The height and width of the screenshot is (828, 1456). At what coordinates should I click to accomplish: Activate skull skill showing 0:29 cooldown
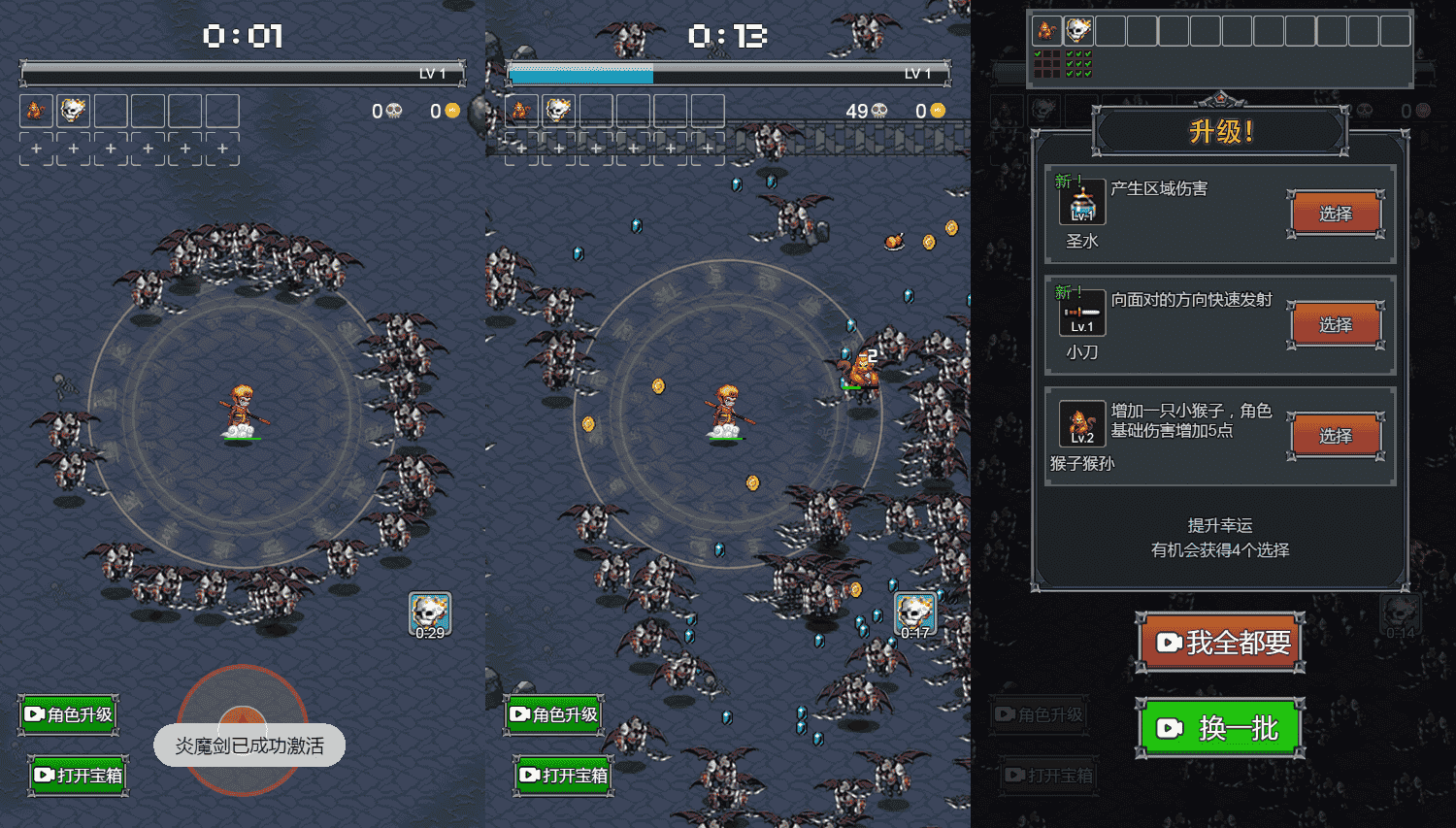429,615
